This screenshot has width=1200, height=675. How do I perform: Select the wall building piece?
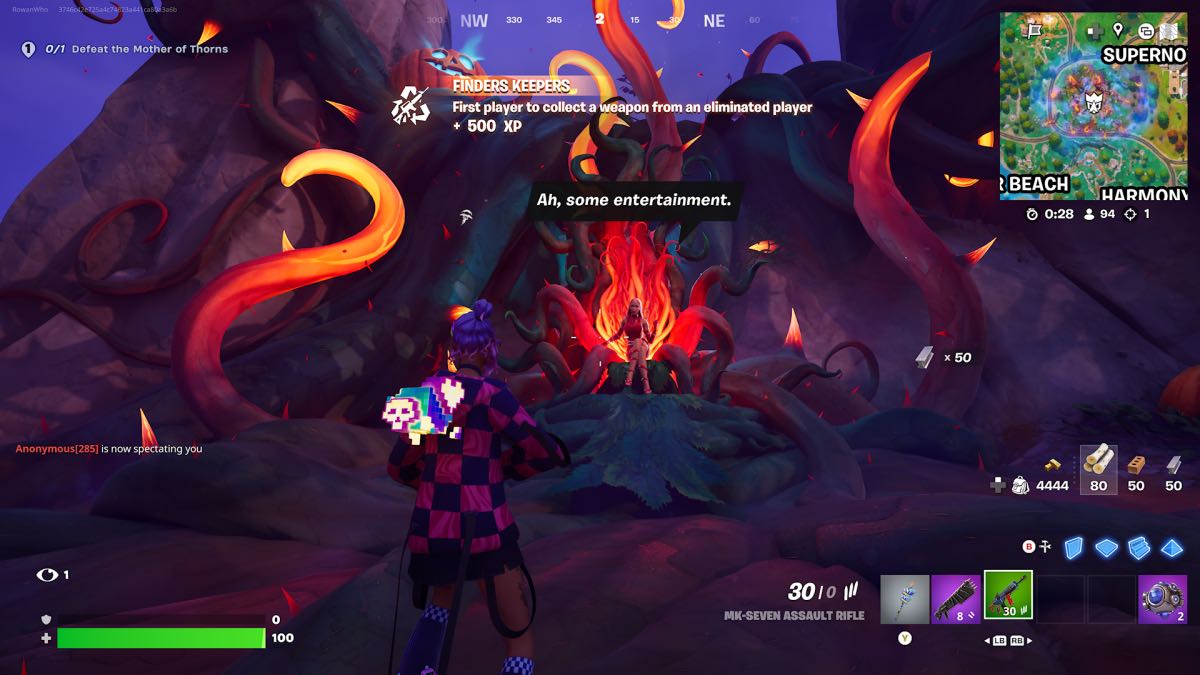[1073, 547]
